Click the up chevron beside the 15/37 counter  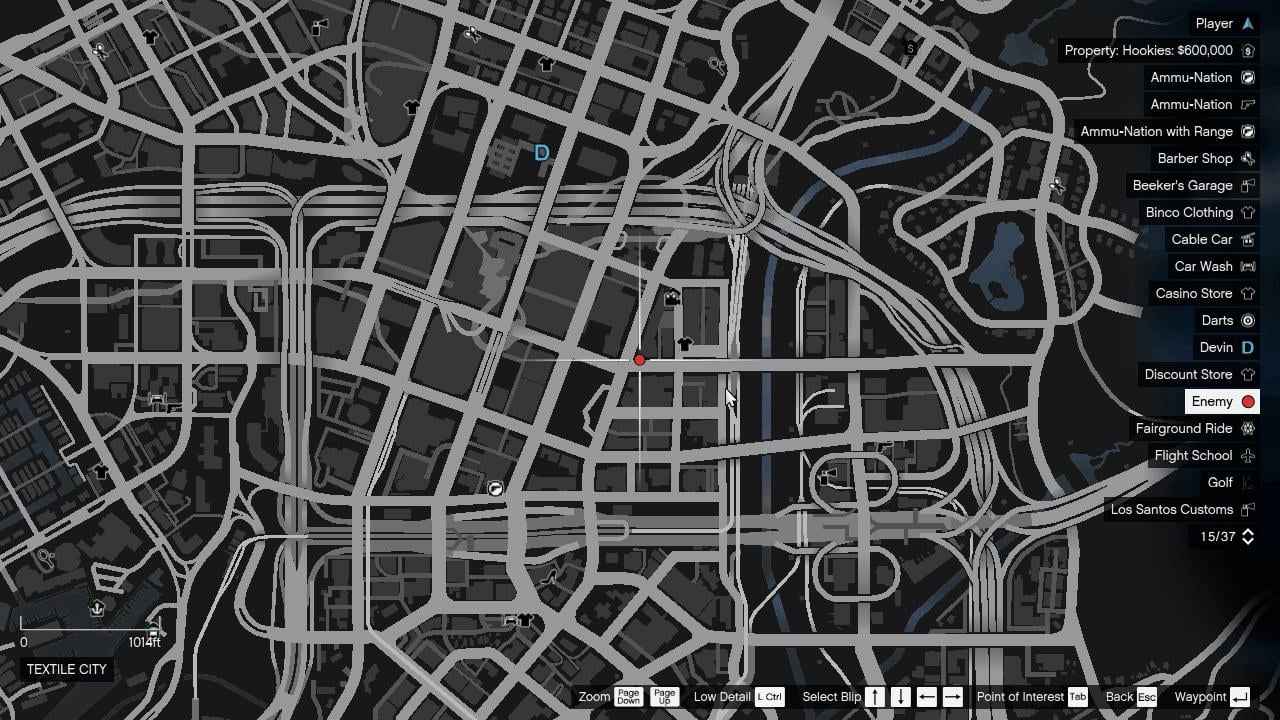tap(1246, 532)
